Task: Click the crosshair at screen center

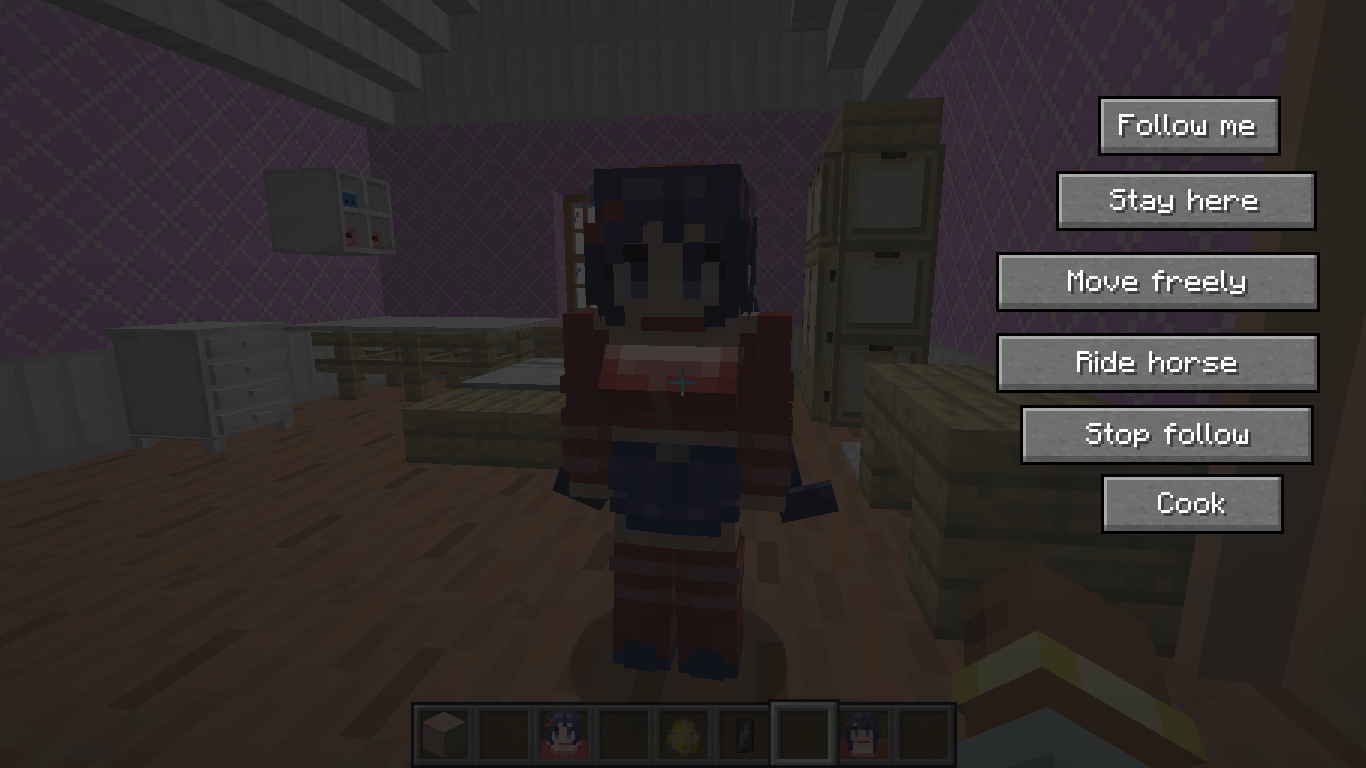Action: [x=683, y=384]
